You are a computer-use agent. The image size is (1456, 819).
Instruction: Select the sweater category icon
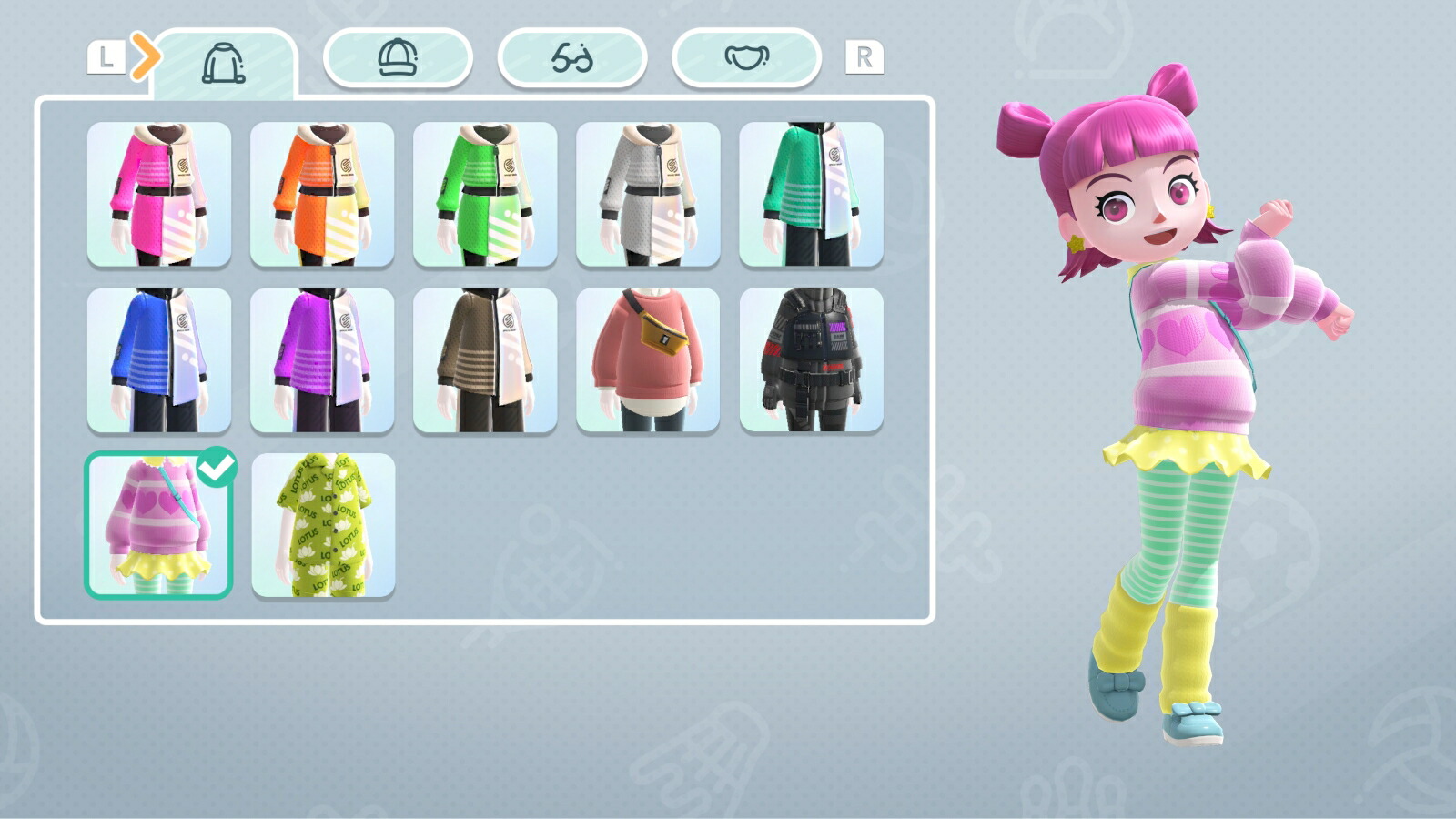(x=225, y=58)
